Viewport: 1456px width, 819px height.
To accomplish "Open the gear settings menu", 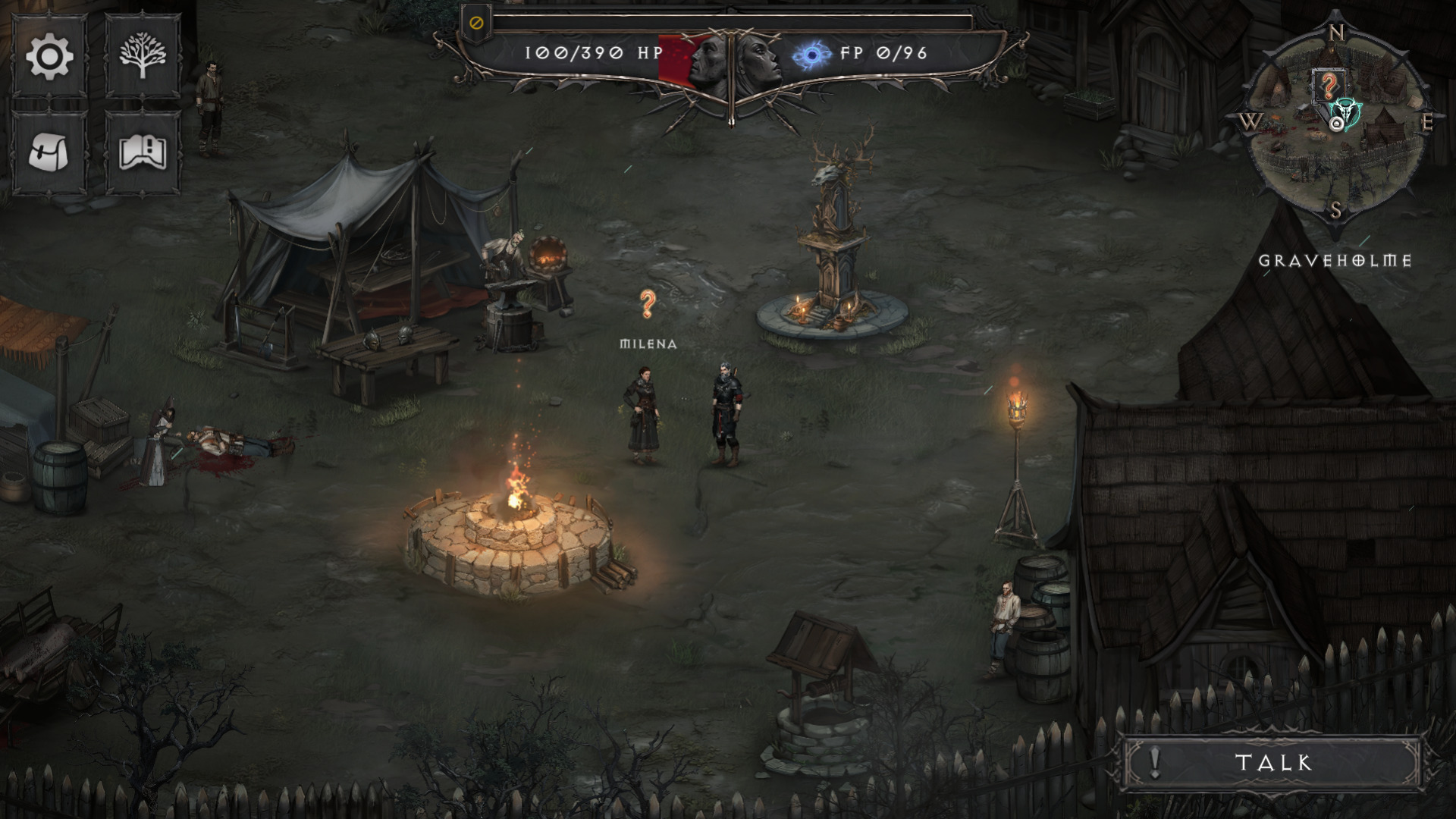I will (x=49, y=57).
